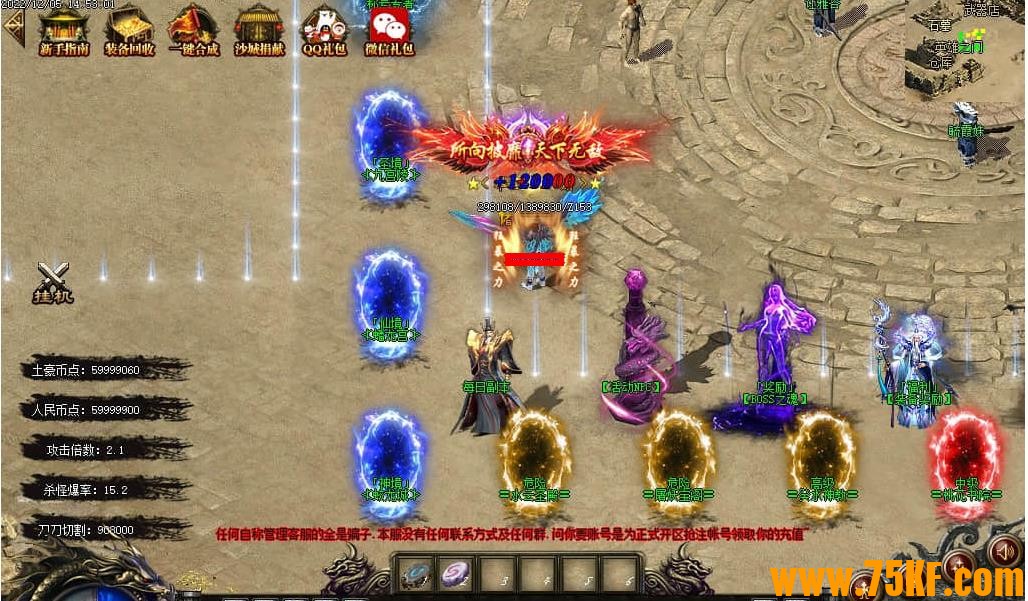Viewport: 1028px width, 601px height.
Task: Claim the 微信礼包 WeChat gift pack
Action: [x=389, y=28]
